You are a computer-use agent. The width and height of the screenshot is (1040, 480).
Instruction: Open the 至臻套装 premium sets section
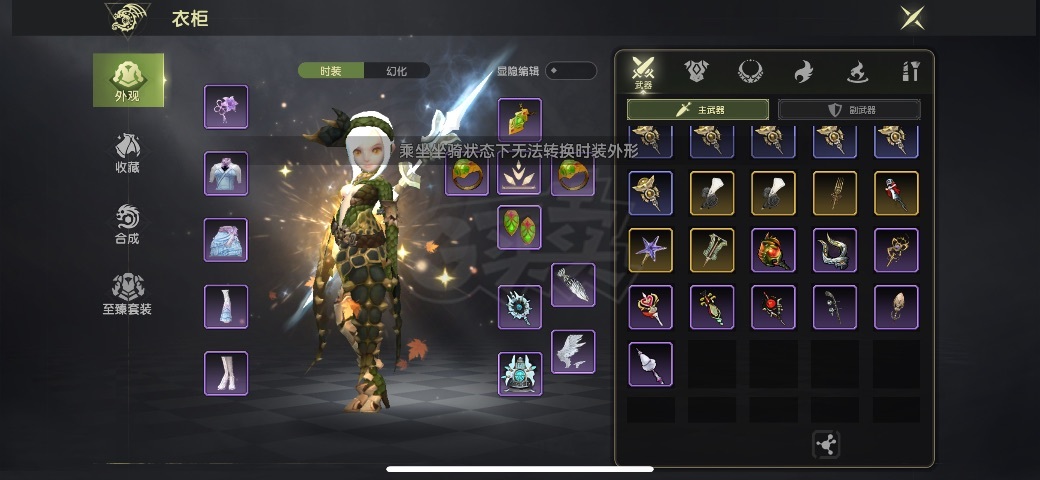[x=128, y=295]
